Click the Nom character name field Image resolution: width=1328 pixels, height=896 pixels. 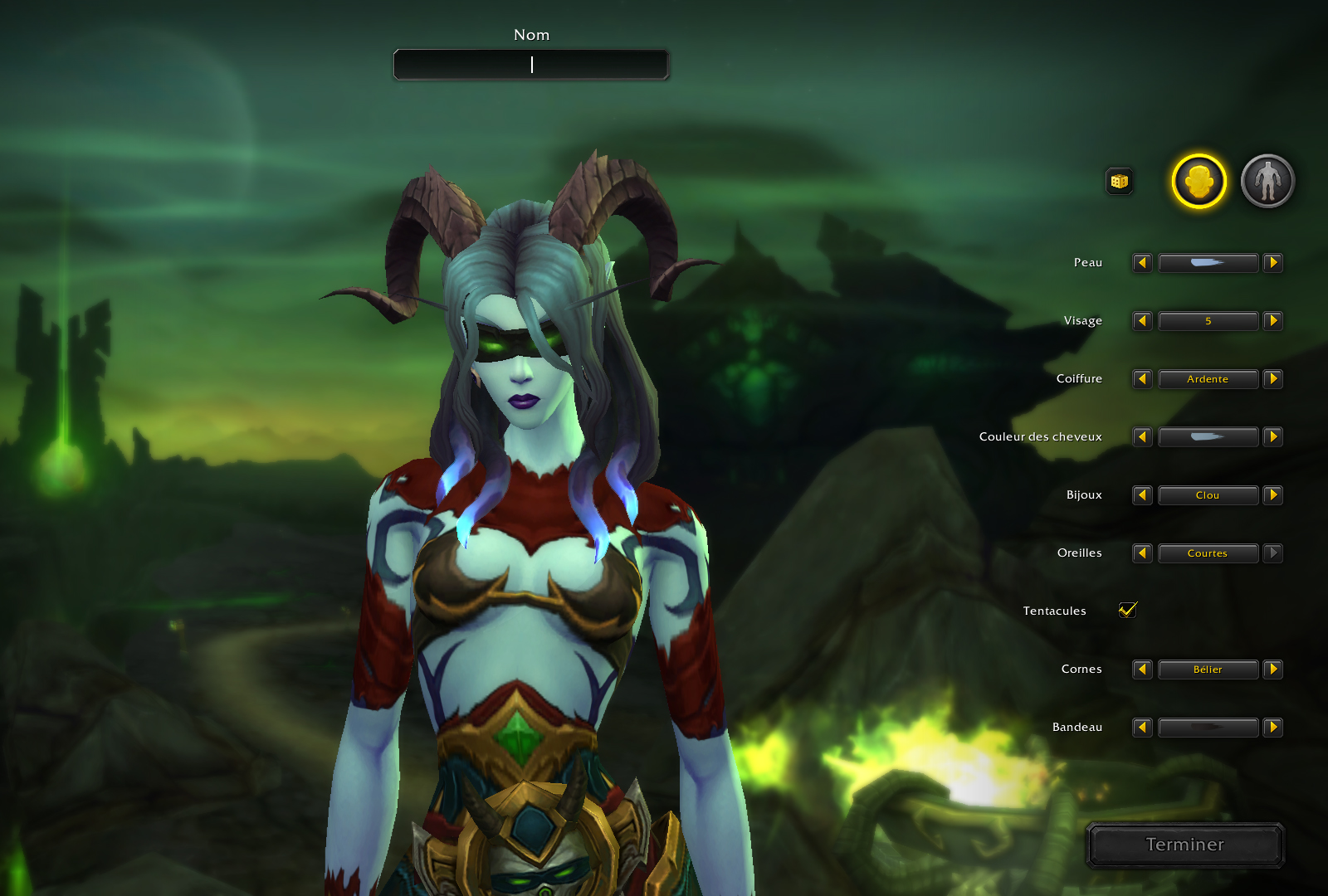coord(531,65)
